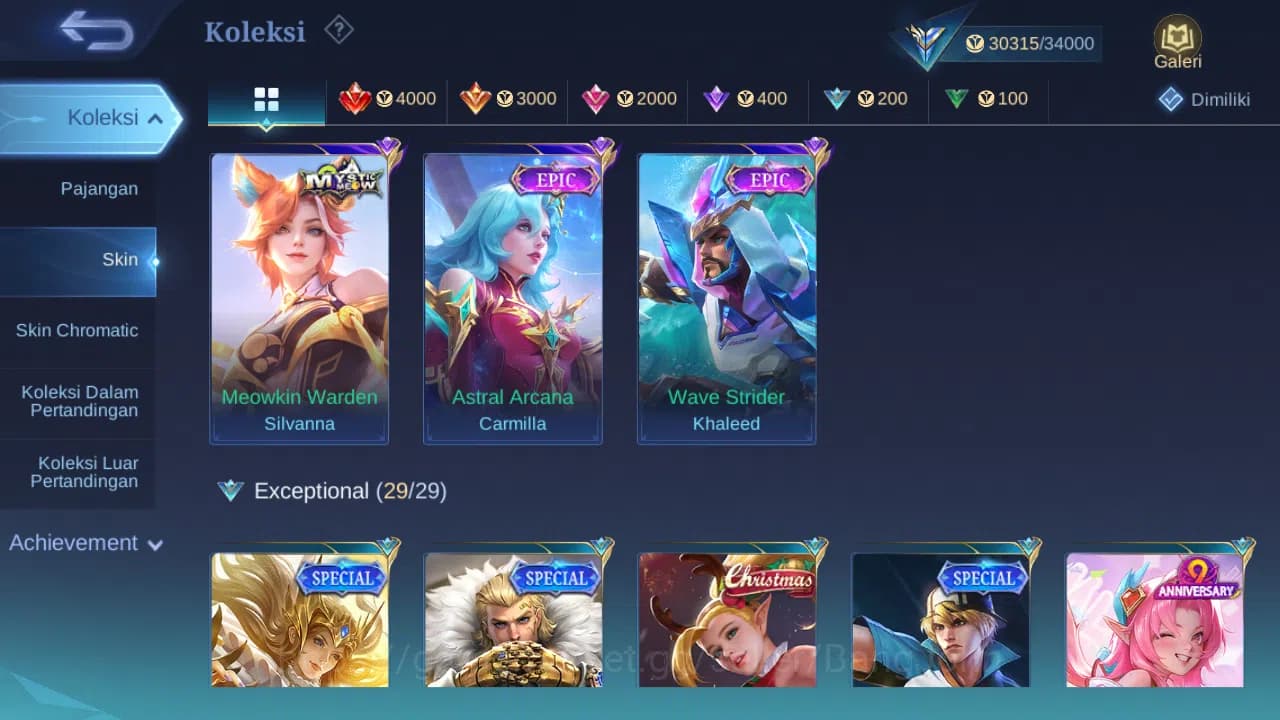Open the Galeri icon
Image resolution: width=1280 pixels, height=720 pixels.
[x=1176, y=40]
